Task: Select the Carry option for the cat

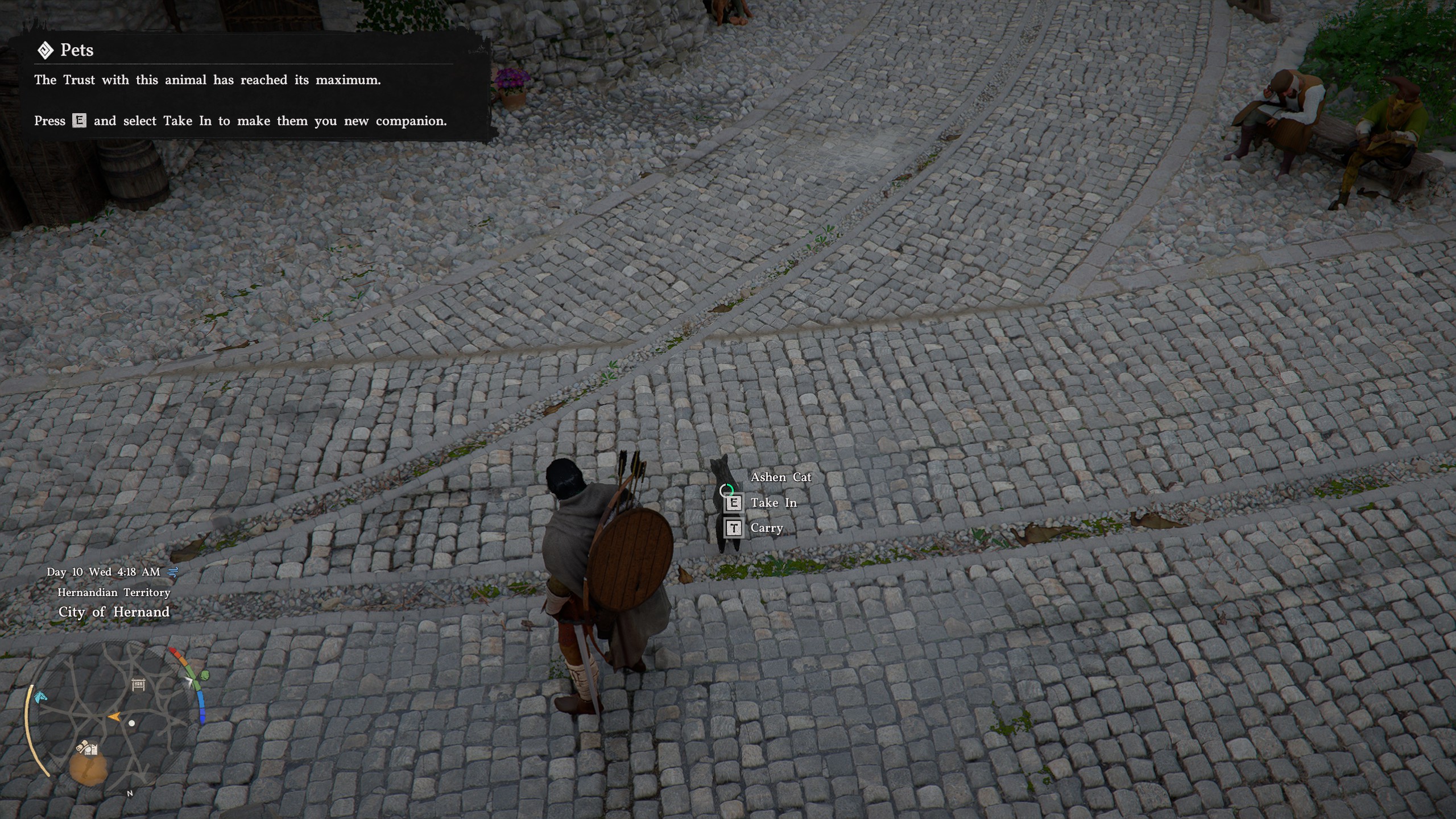Action: [766, 528]
